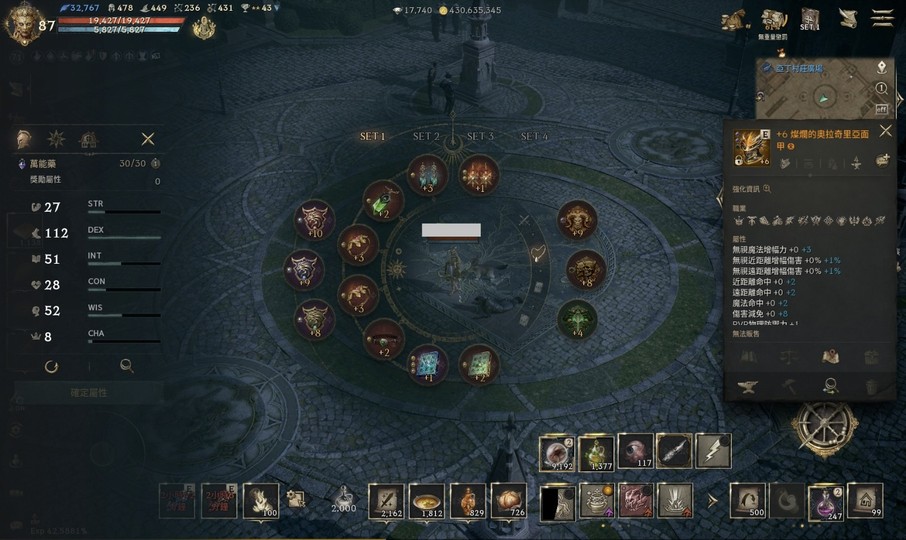This screenshot has width=906, height=540.
Task: Reset attribute points with the circular arrow
Action: click(x=52, y=366)
